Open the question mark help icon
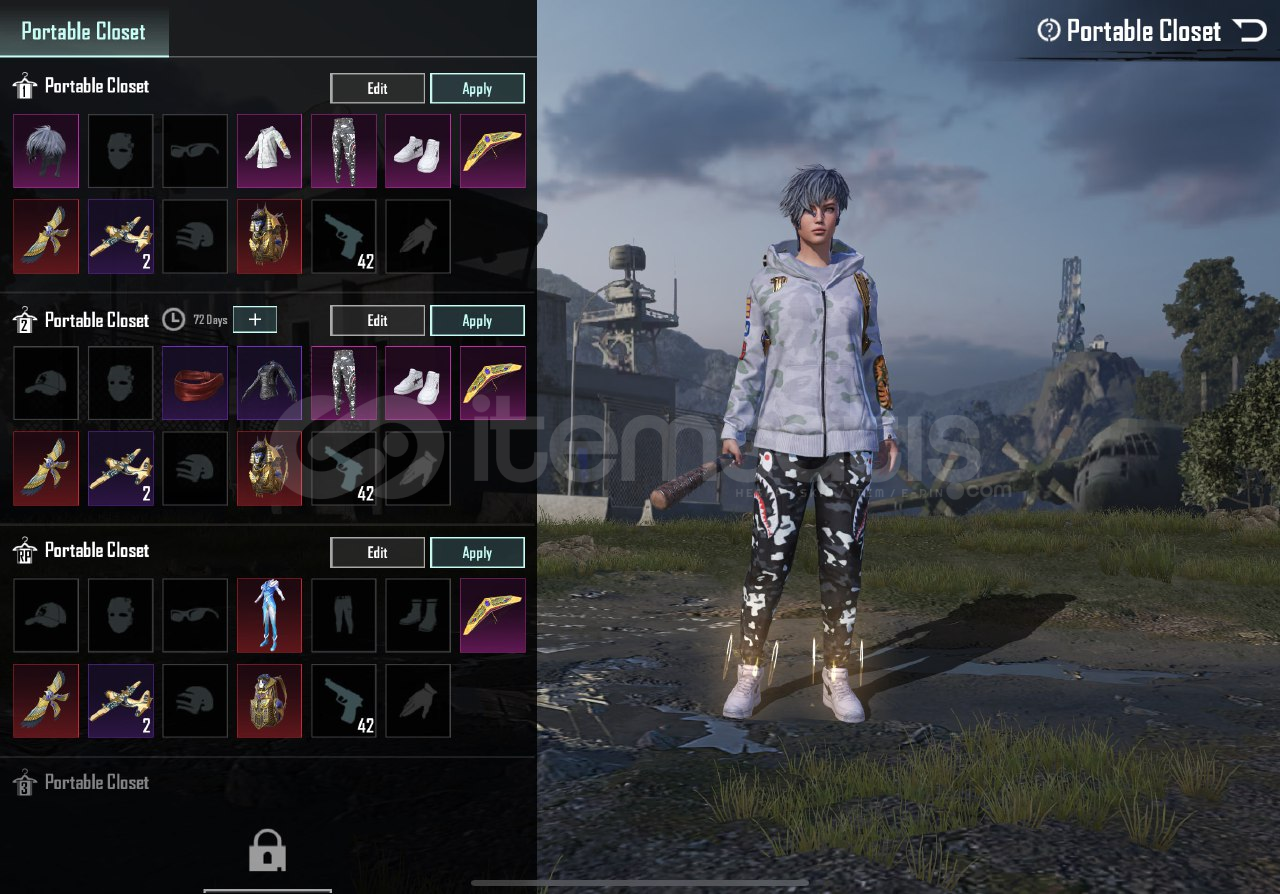 tap(1048, 31)
